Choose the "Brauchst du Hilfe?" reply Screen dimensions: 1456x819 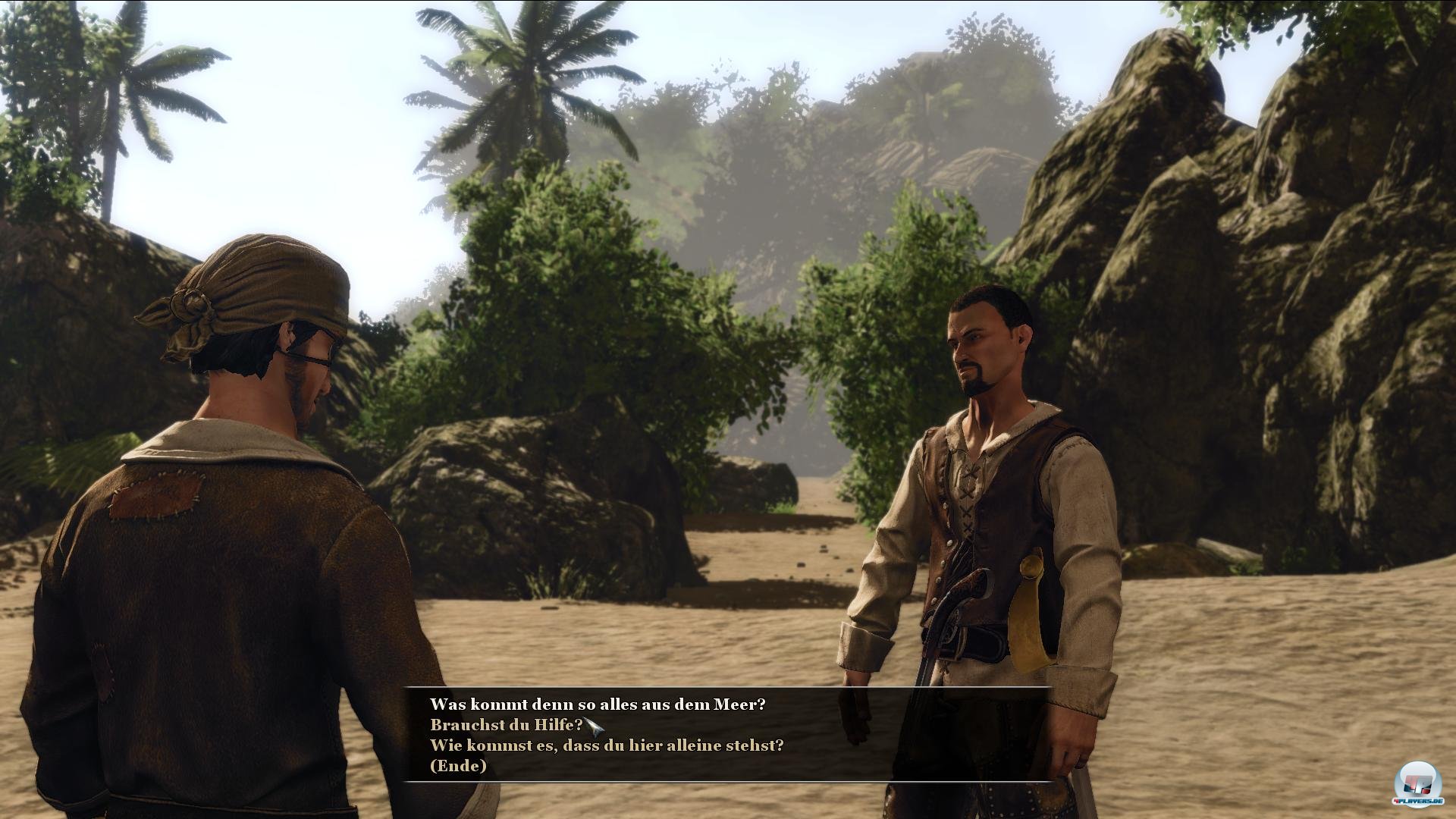(x=506, y=725)
